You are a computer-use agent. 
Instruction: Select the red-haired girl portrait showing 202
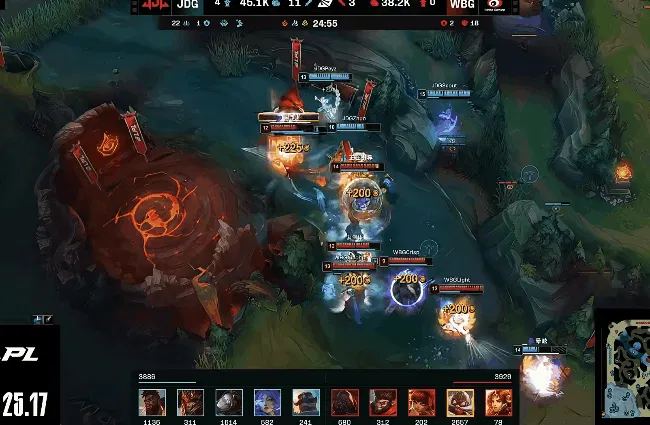(421, 402)
